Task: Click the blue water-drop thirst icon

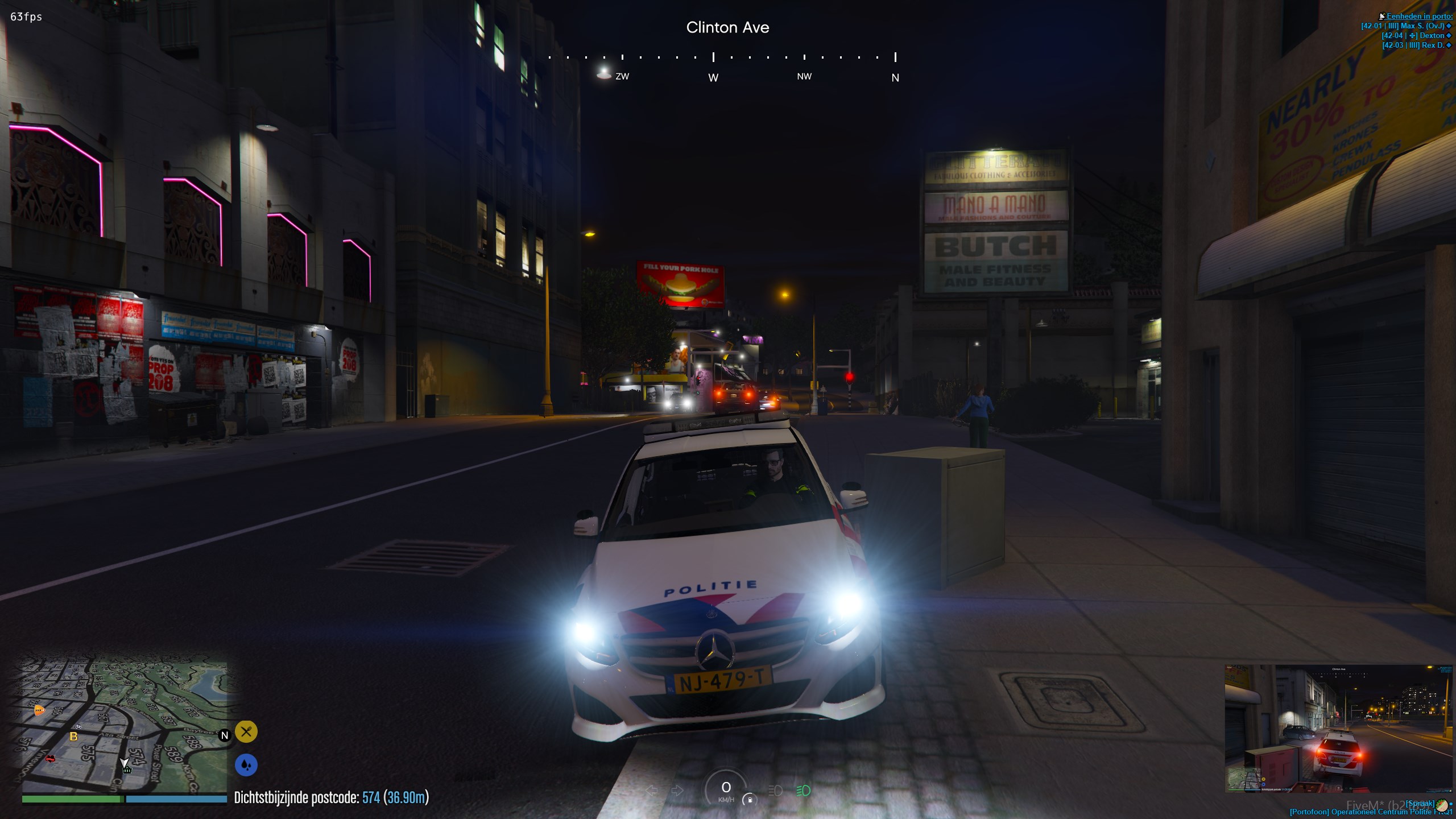Action: click(x=246, y=765)
